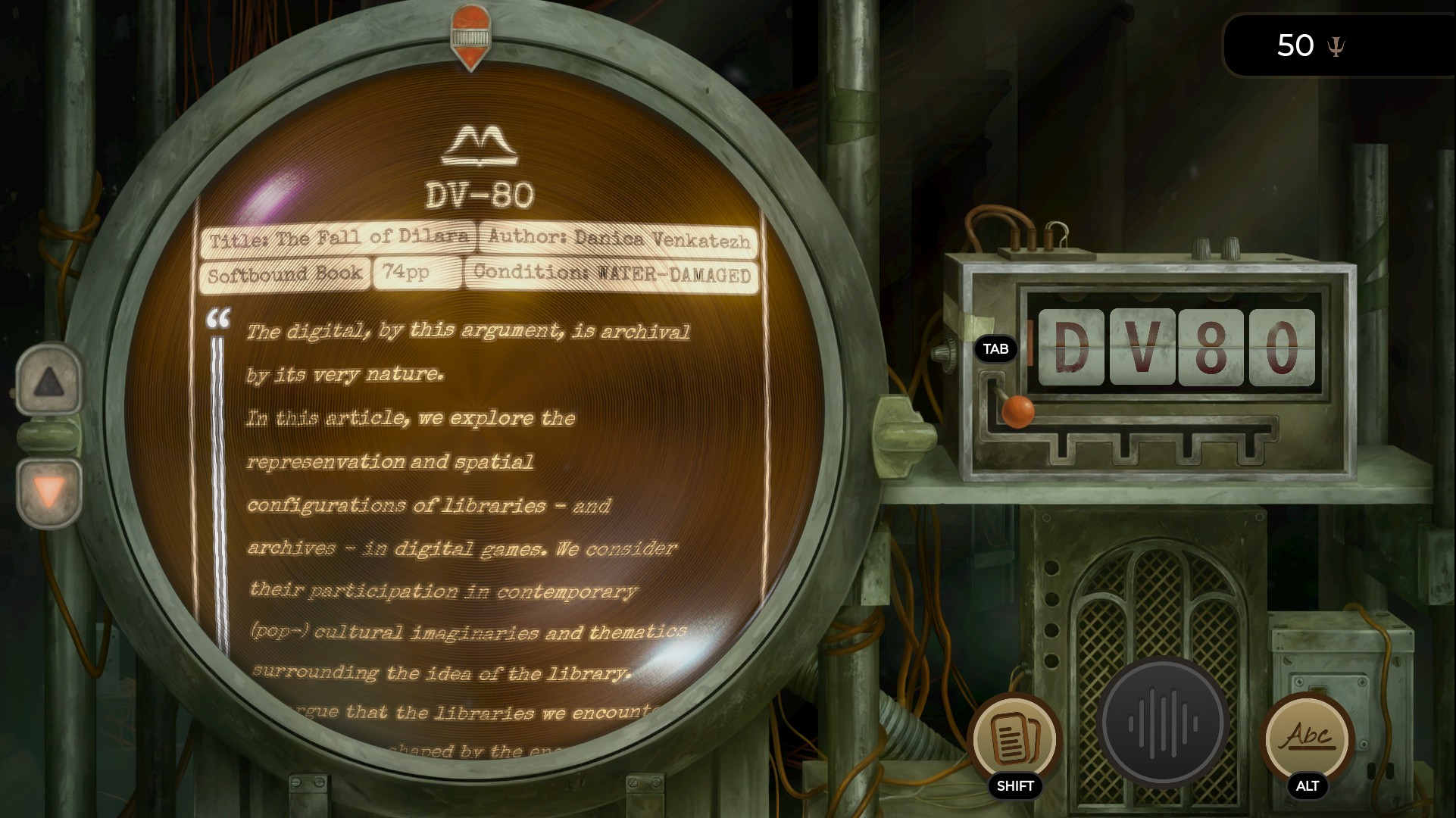
Task: Select the letter V flip tile
Action: [1142, 348]
